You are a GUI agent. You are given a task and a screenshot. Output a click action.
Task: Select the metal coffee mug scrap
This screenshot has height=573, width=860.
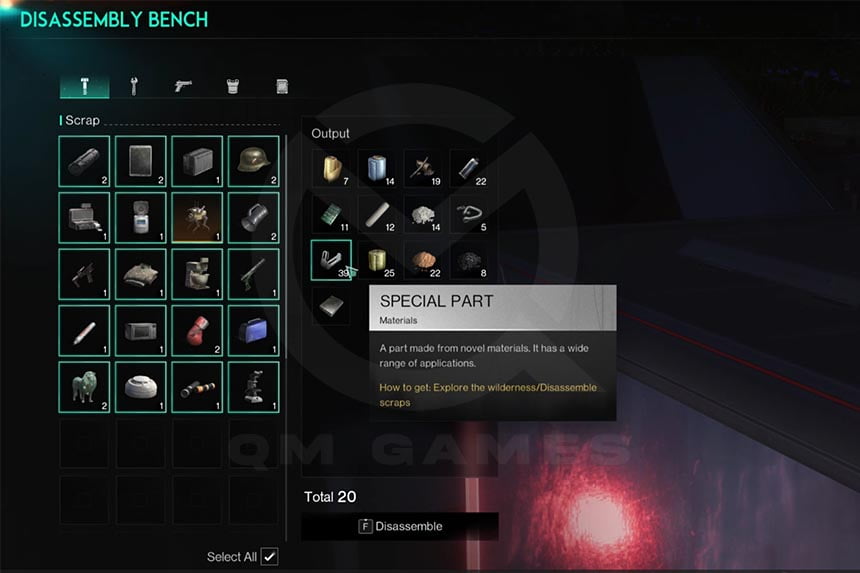click(x=253, y=218)
